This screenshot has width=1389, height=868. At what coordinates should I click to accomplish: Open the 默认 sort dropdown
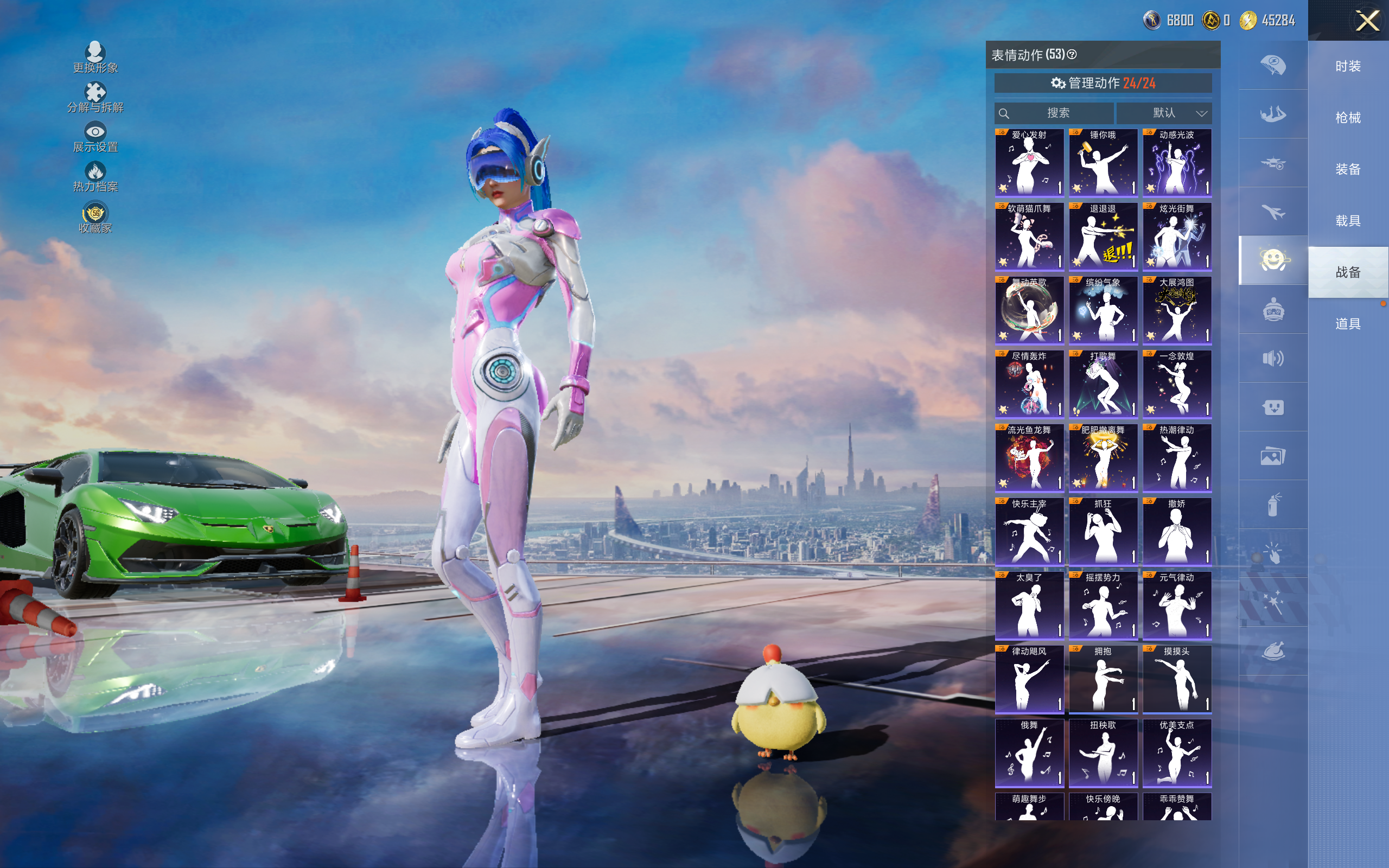click(1164, 113)
